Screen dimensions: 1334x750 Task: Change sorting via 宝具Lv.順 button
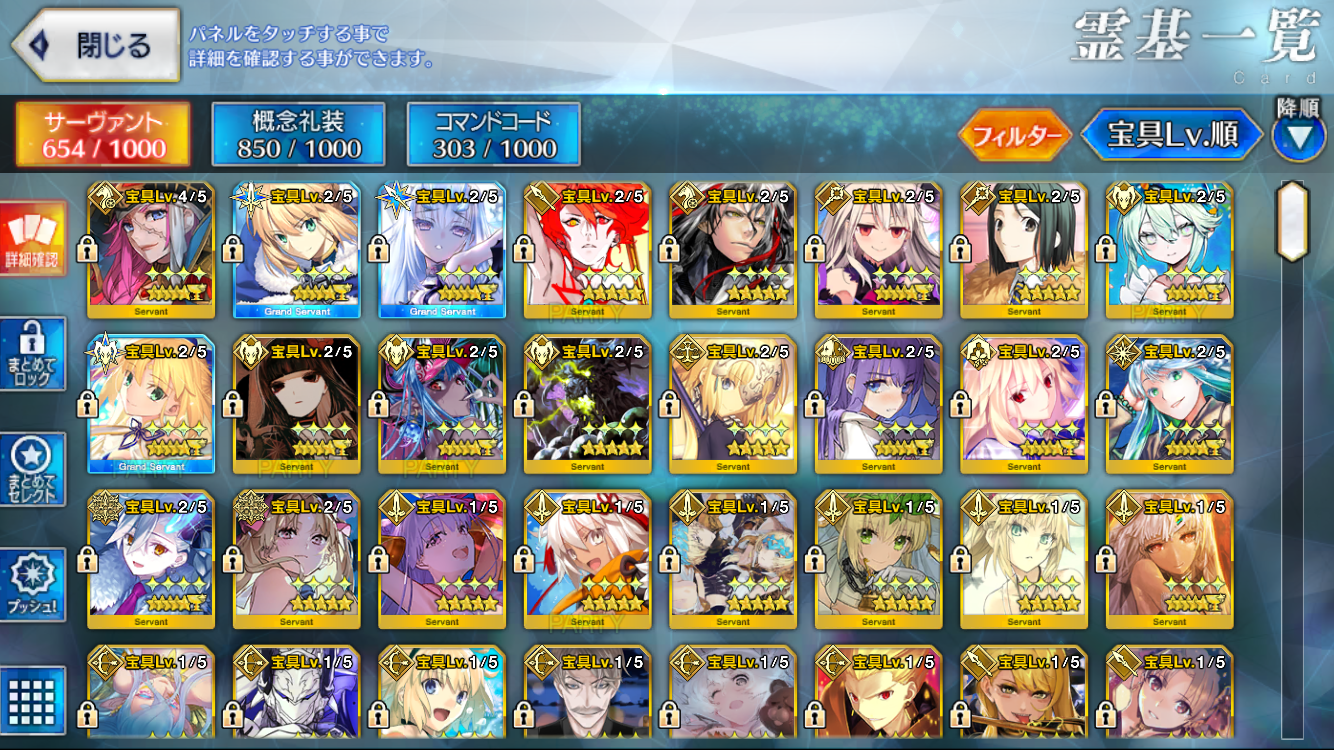pyautogui.click(x=1171, y=136)
